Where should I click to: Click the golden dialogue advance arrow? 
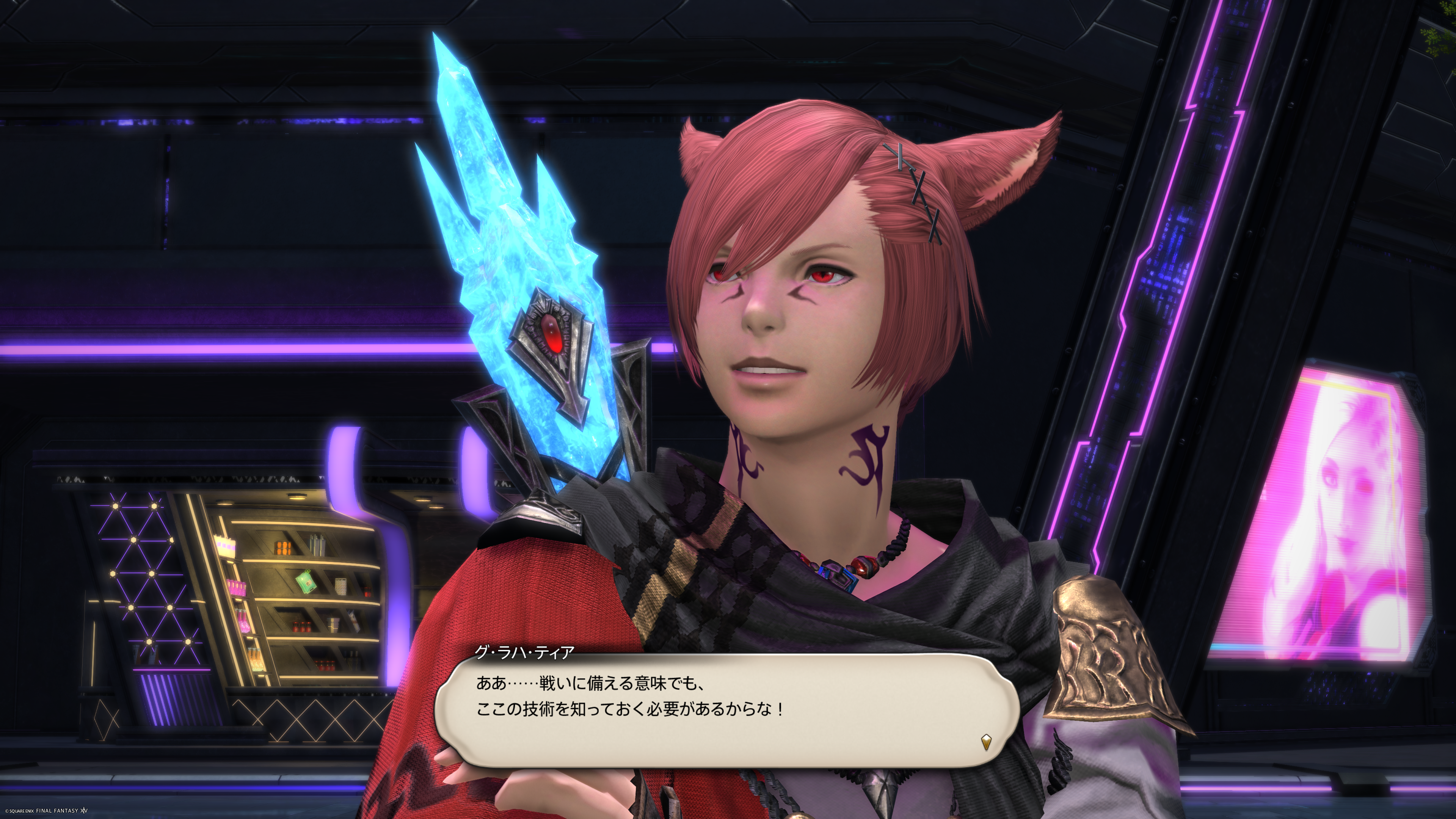(x=986, y=742)
